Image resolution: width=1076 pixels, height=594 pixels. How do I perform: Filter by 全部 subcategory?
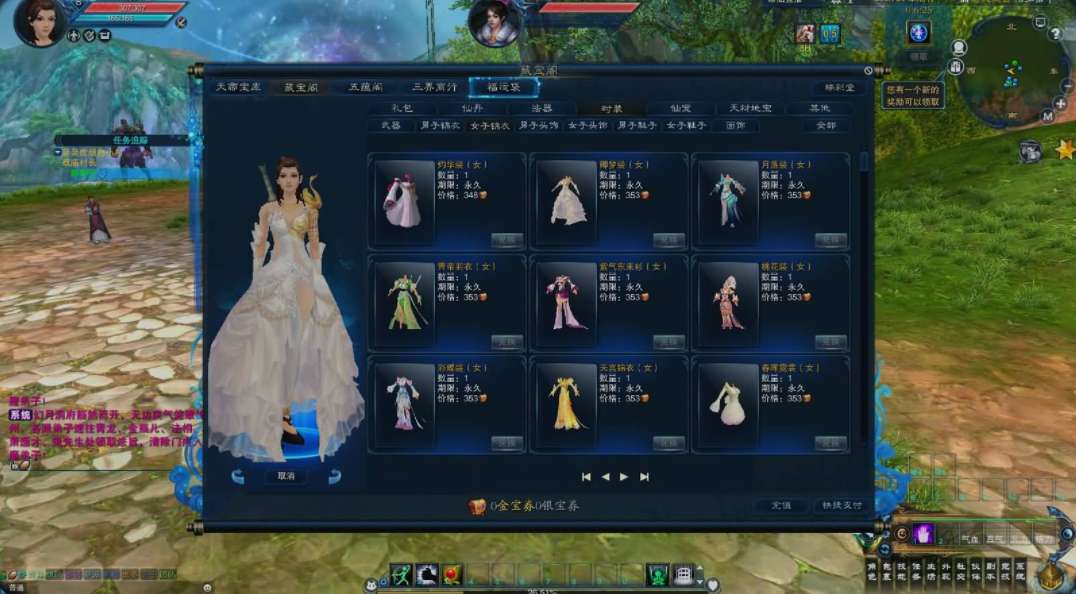[825, 126]
